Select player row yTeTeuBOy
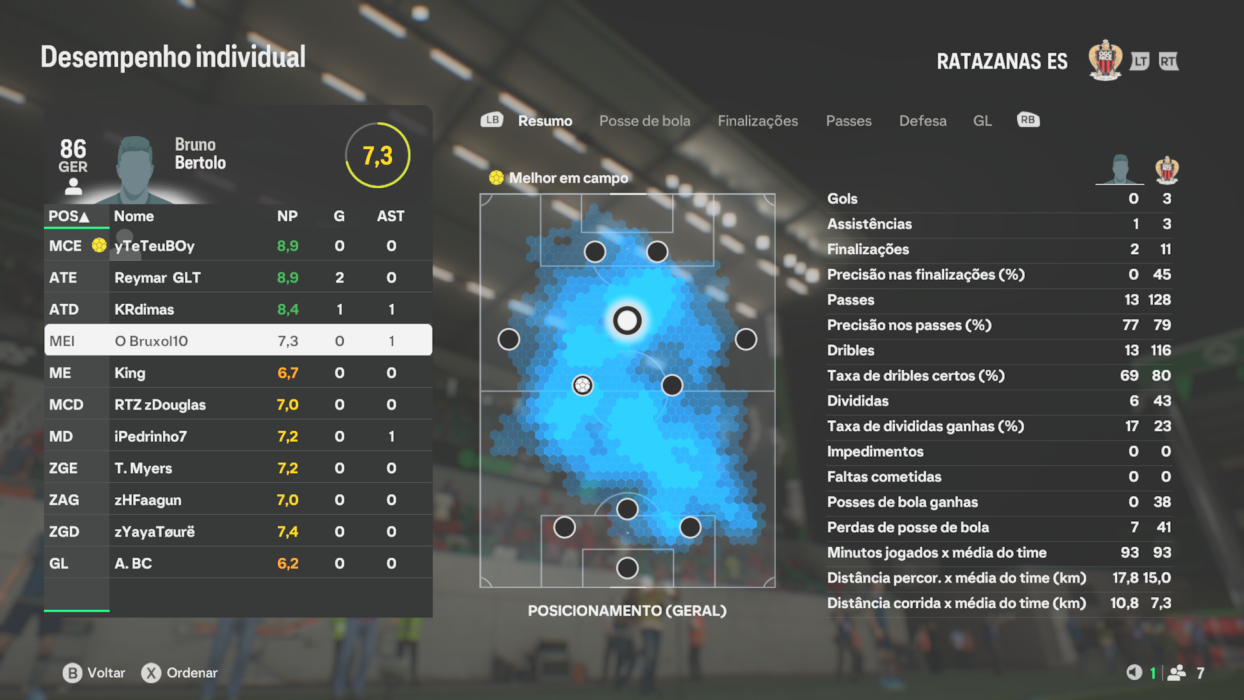This screenshot has height=700, width=1244. pyautogui.click(x=238, y=246)
